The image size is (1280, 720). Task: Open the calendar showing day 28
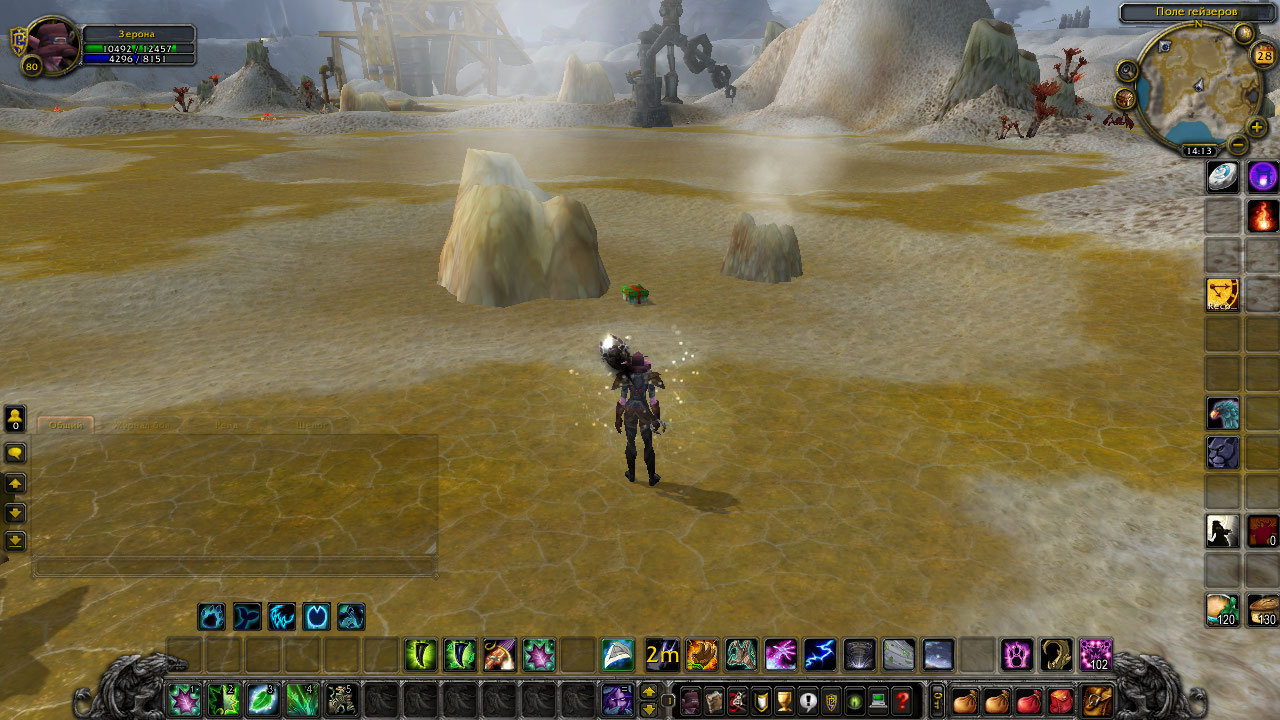(x=1263, y=56)
